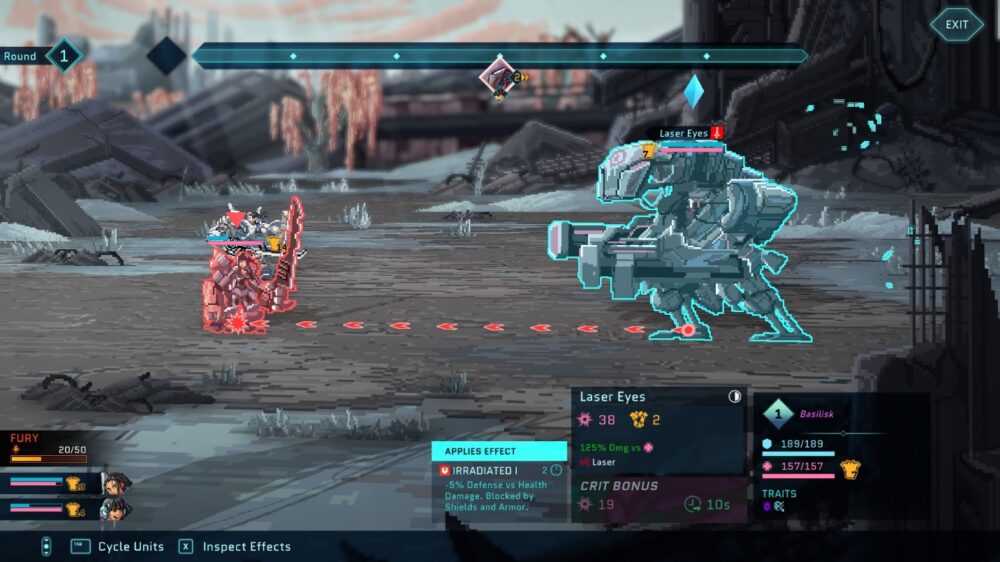1000x562 pixels.
Task: Click the Cycle Units label
Action: (130, 547)
